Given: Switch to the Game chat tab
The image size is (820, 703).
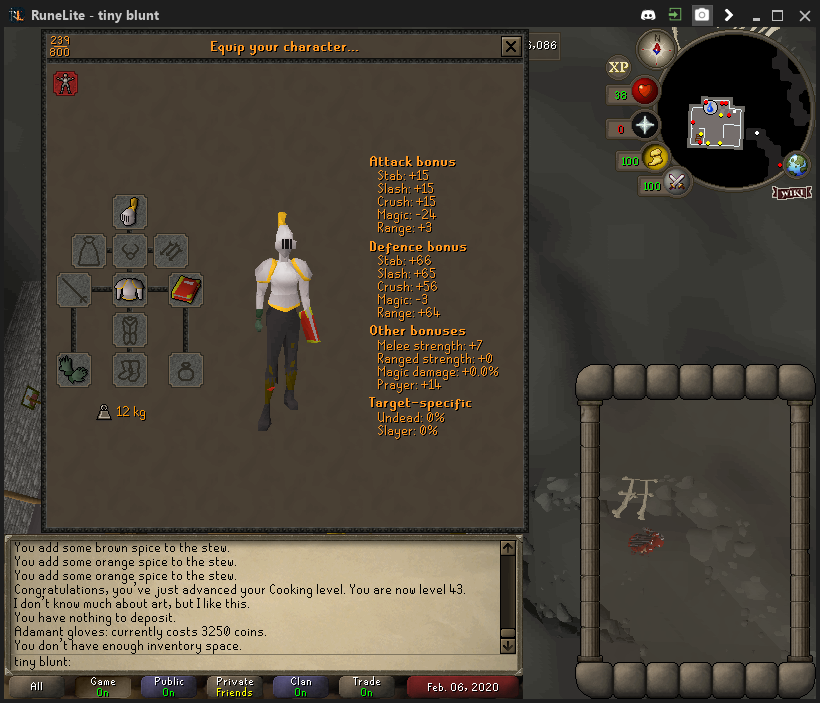Looking at the screenshot, I should 103,687.
